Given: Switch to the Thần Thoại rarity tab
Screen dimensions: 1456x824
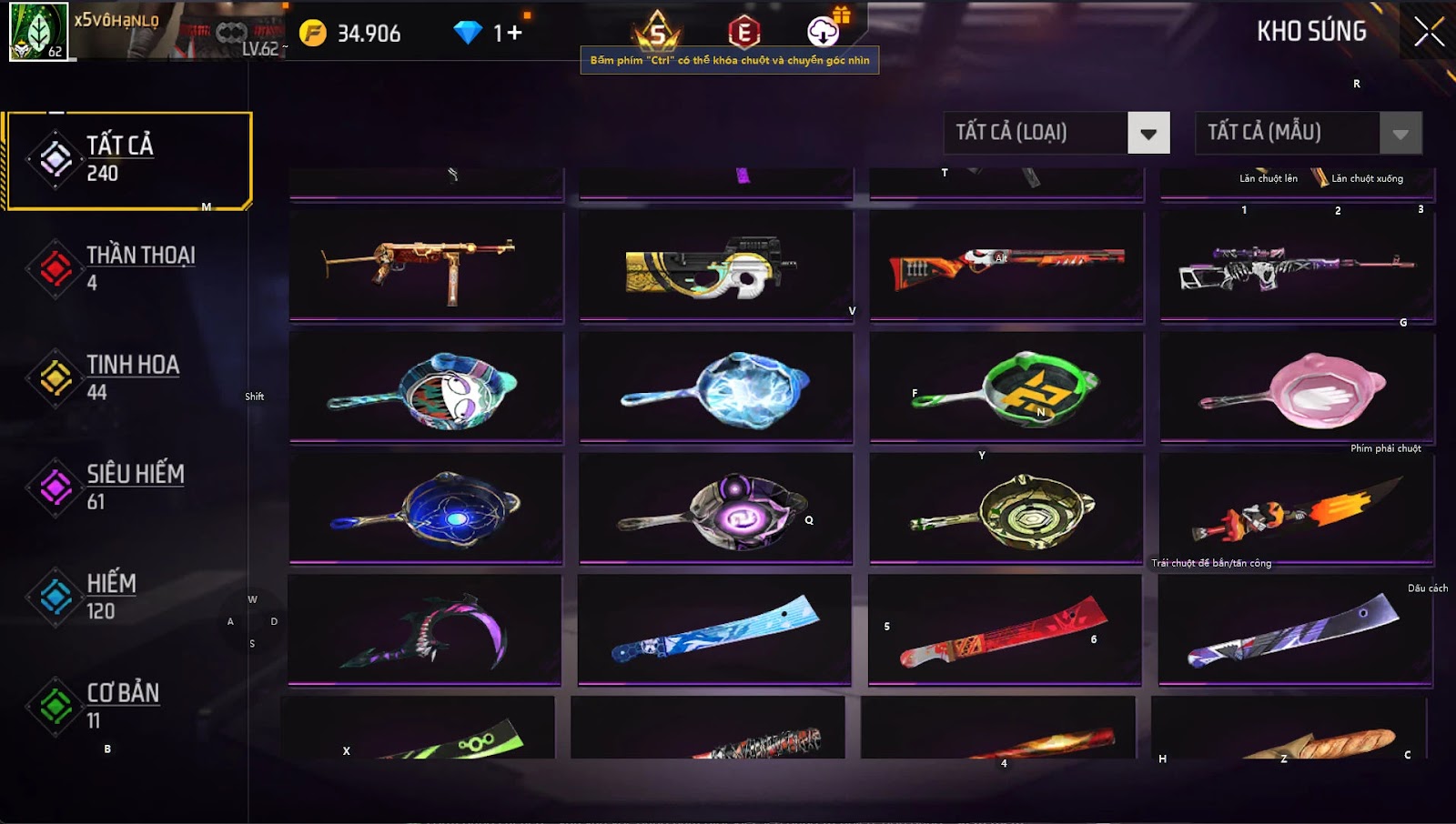Looking at the screenshot, I should click(x=126, y=268).
